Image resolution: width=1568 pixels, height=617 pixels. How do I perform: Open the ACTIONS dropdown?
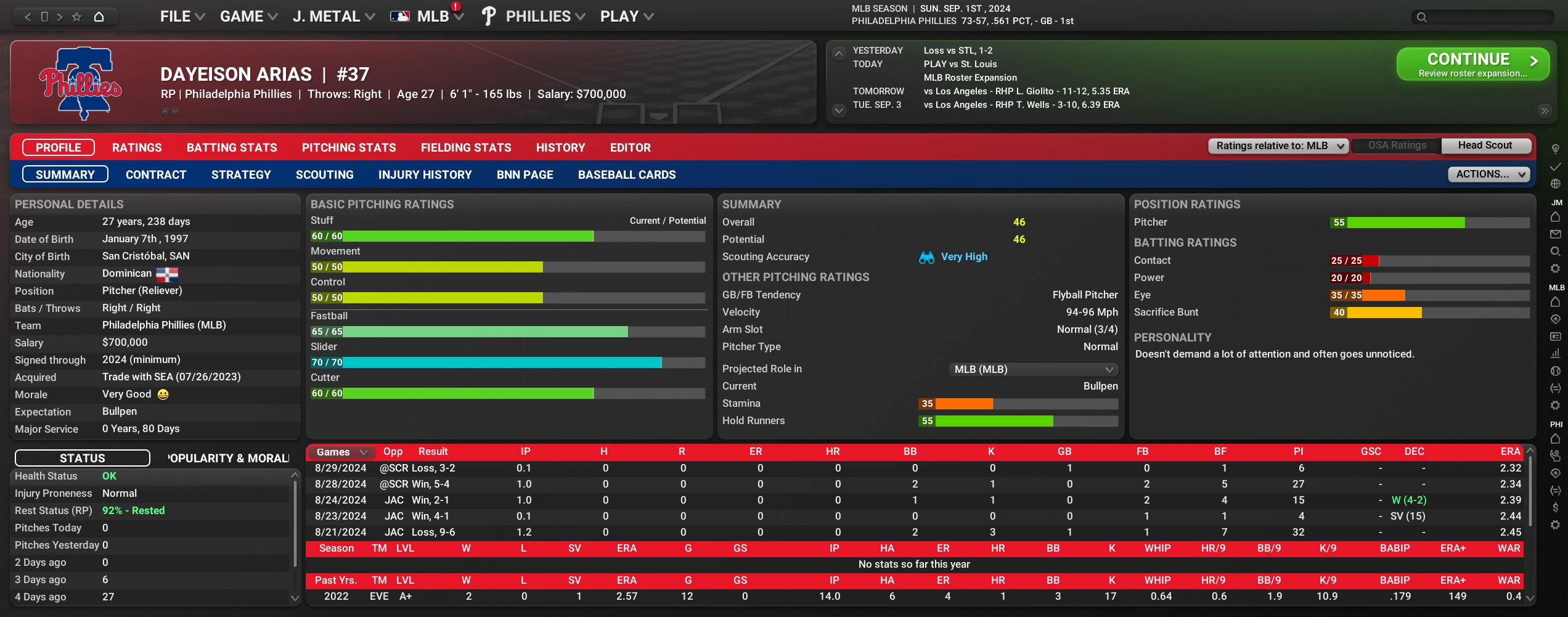[1488, 174]
